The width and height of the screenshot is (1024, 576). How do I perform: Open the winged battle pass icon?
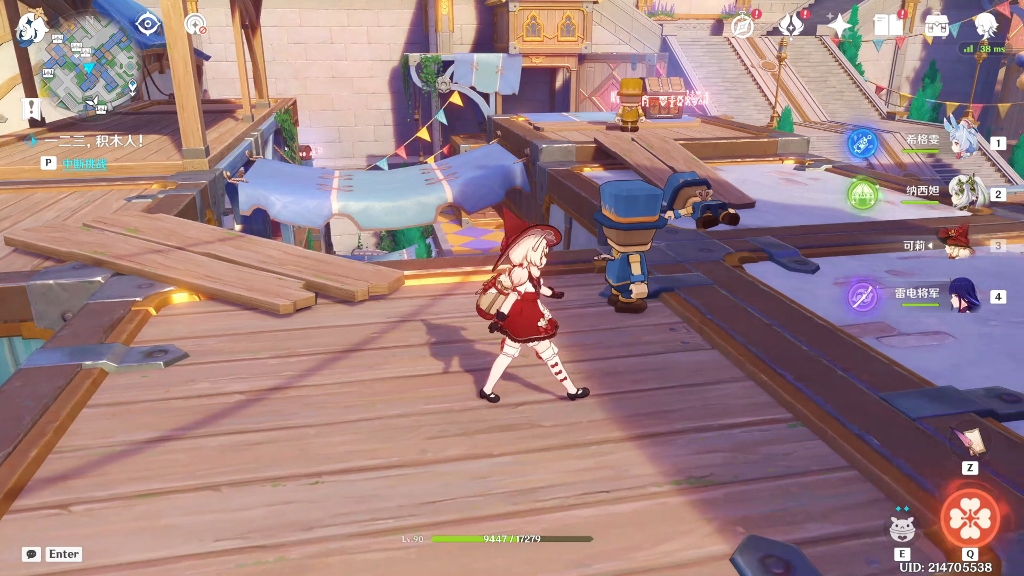point(791,25)
